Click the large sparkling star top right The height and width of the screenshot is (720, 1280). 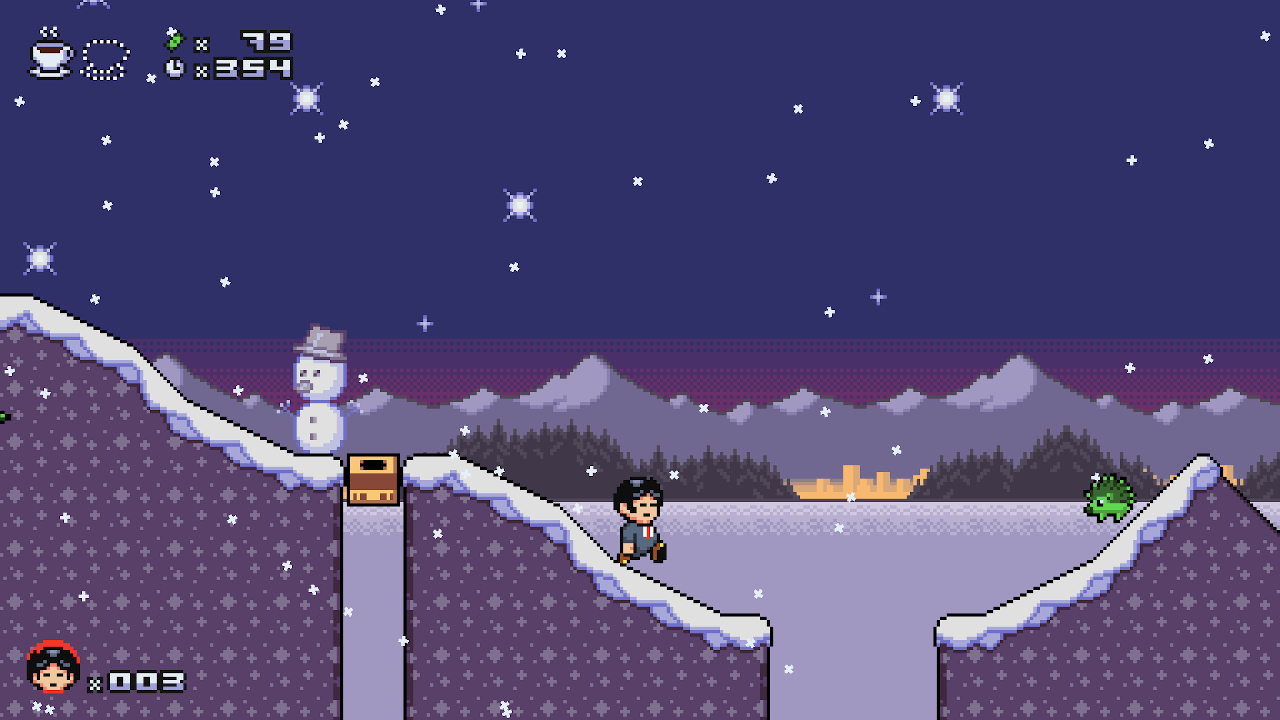944,98
